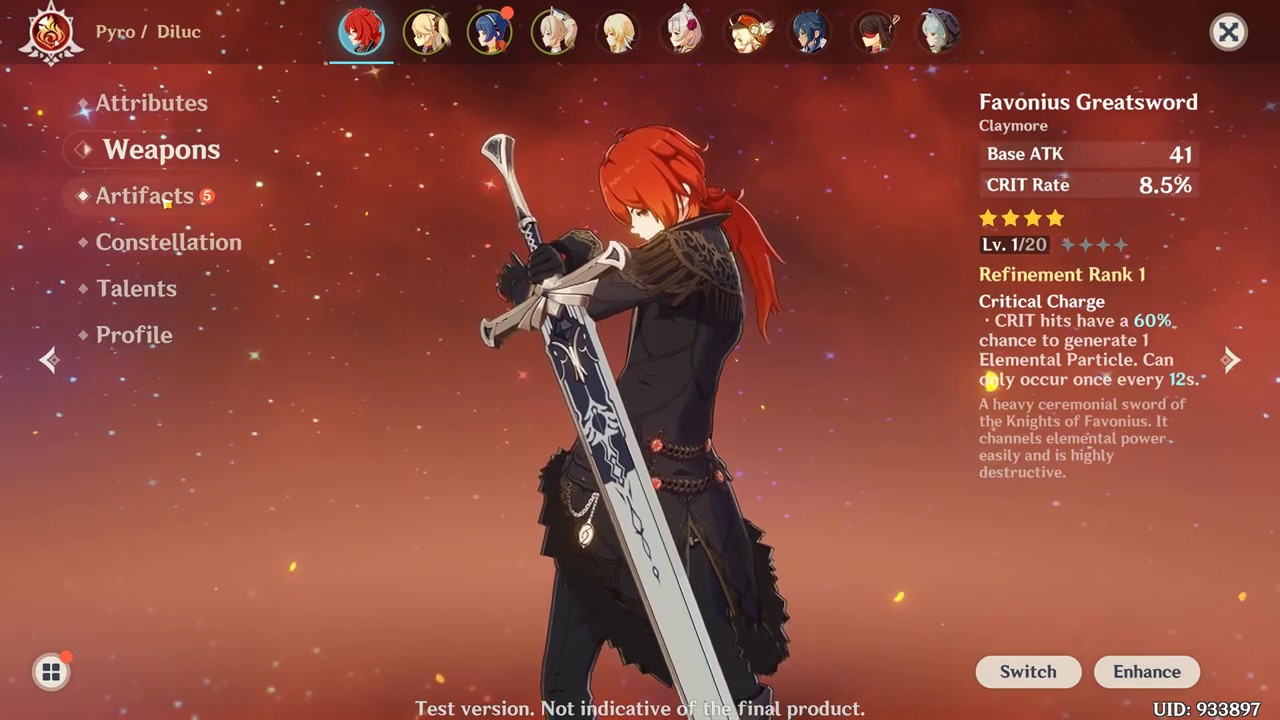Image resolution: width=1280 pixels, height=720 pixels.
Task: Switch to the blue-haired portrait with red dot
Action: 490,33
